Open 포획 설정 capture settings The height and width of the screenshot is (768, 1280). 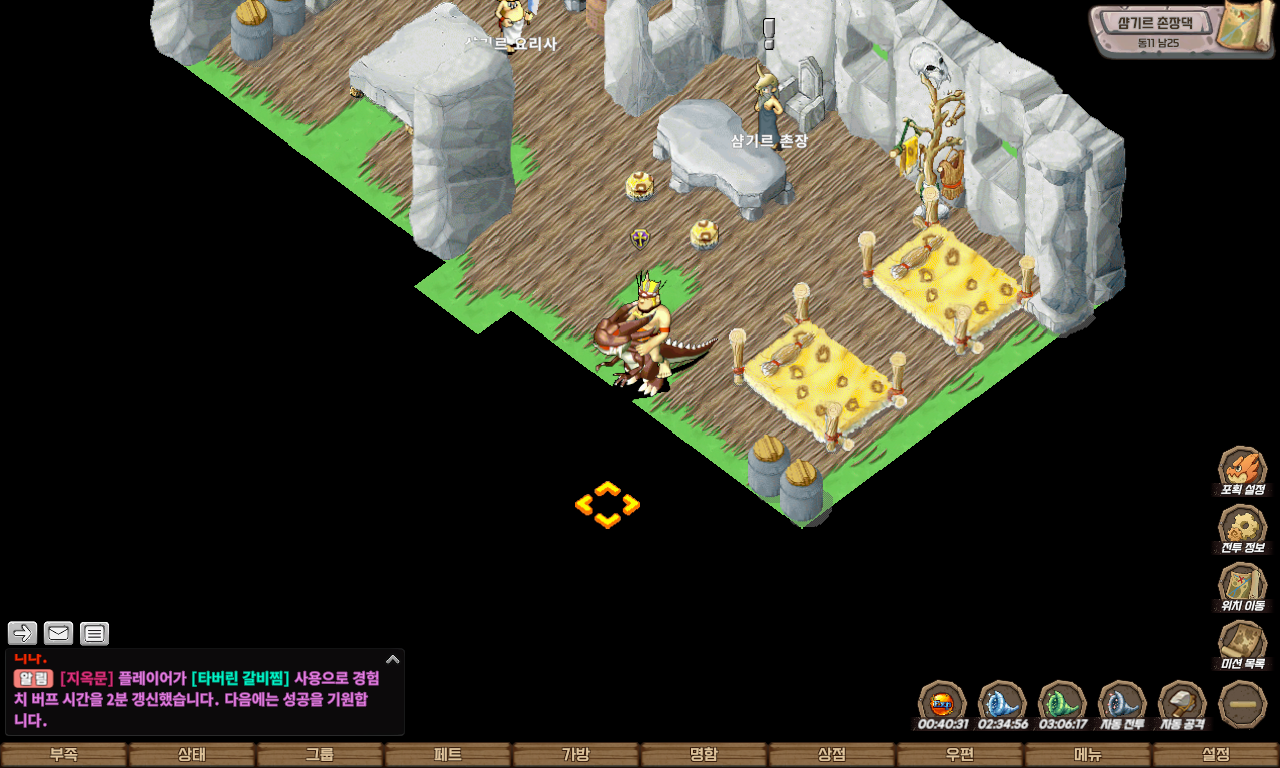coord(1242,470)
